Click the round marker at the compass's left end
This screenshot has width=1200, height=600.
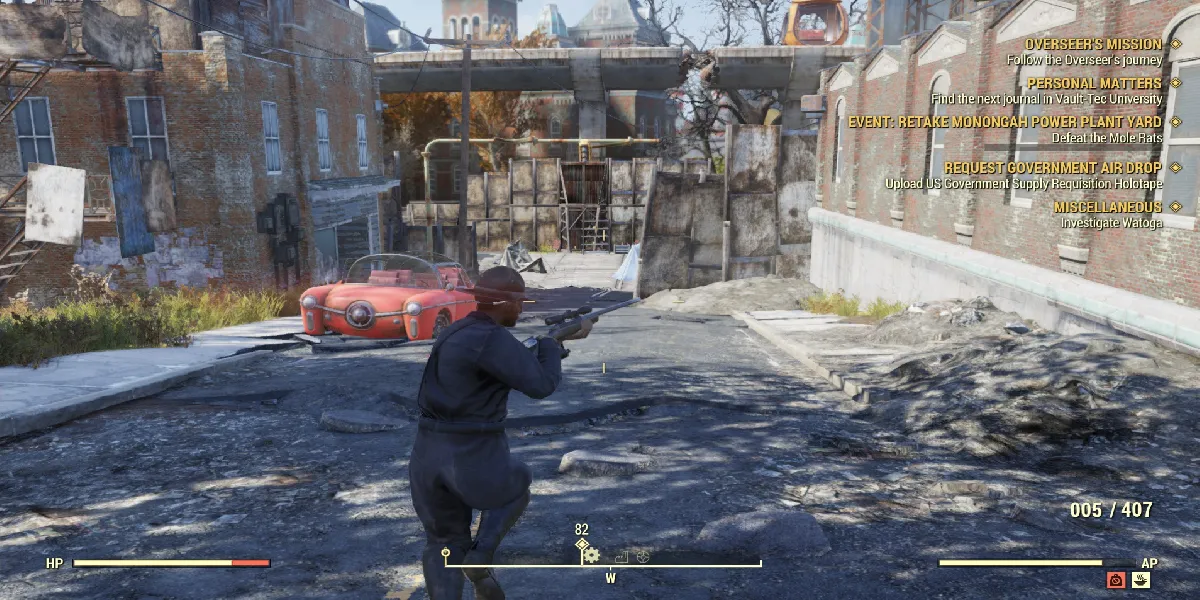[x=446, y=552]
